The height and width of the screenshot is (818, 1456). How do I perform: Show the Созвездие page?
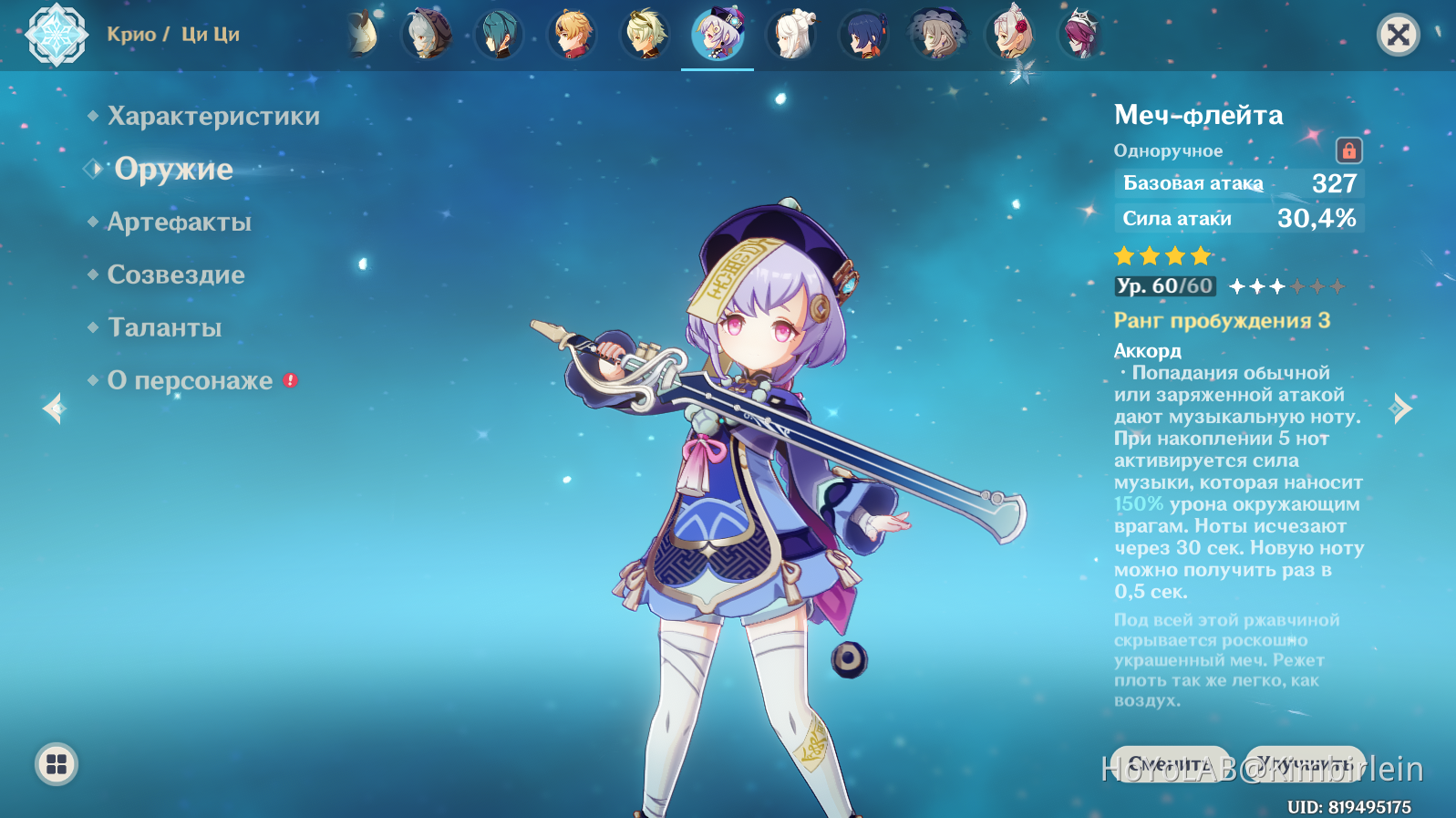(176, 275)
